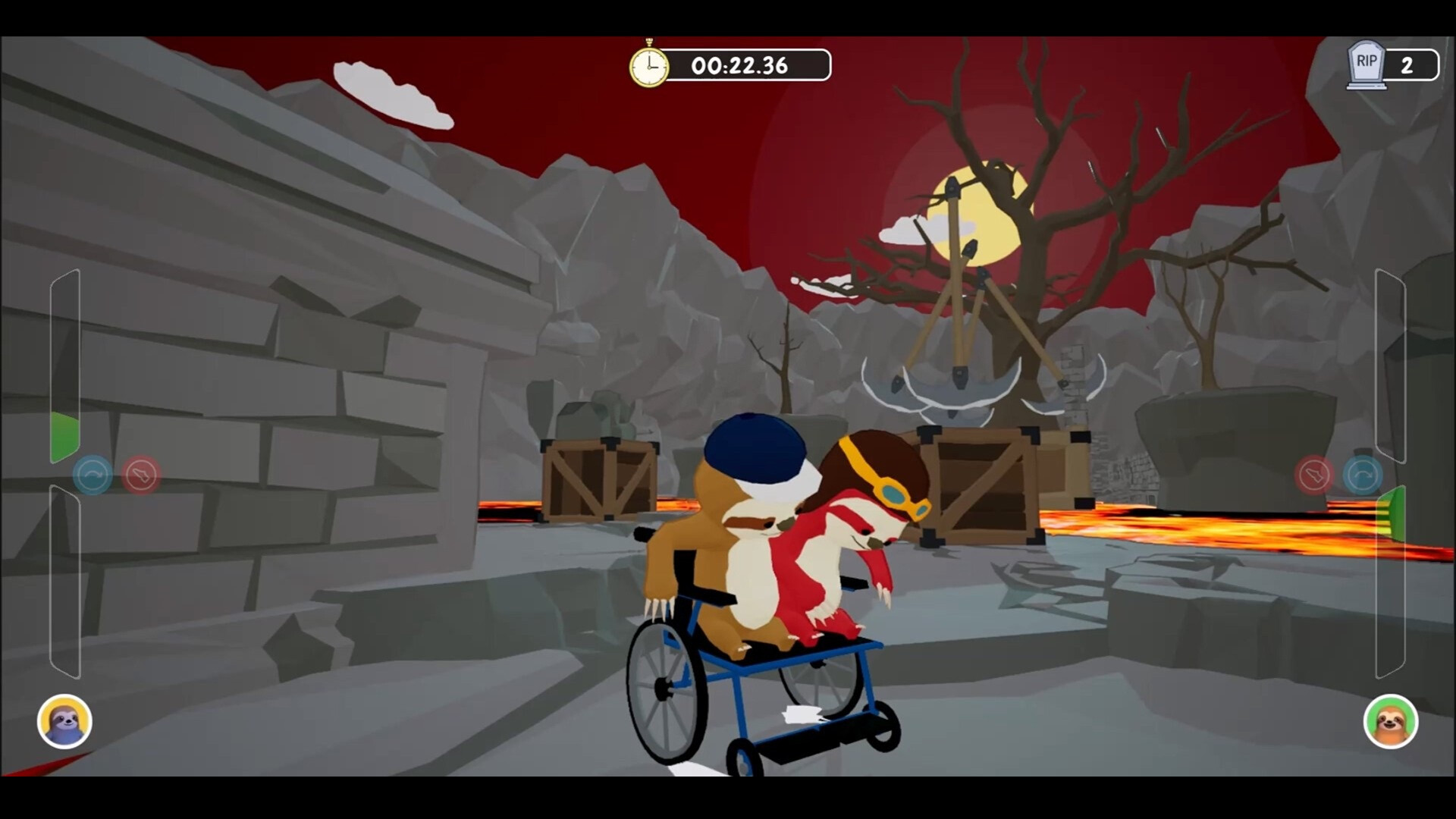Click the right player's blue swing arrow icon

[1363, 475]
